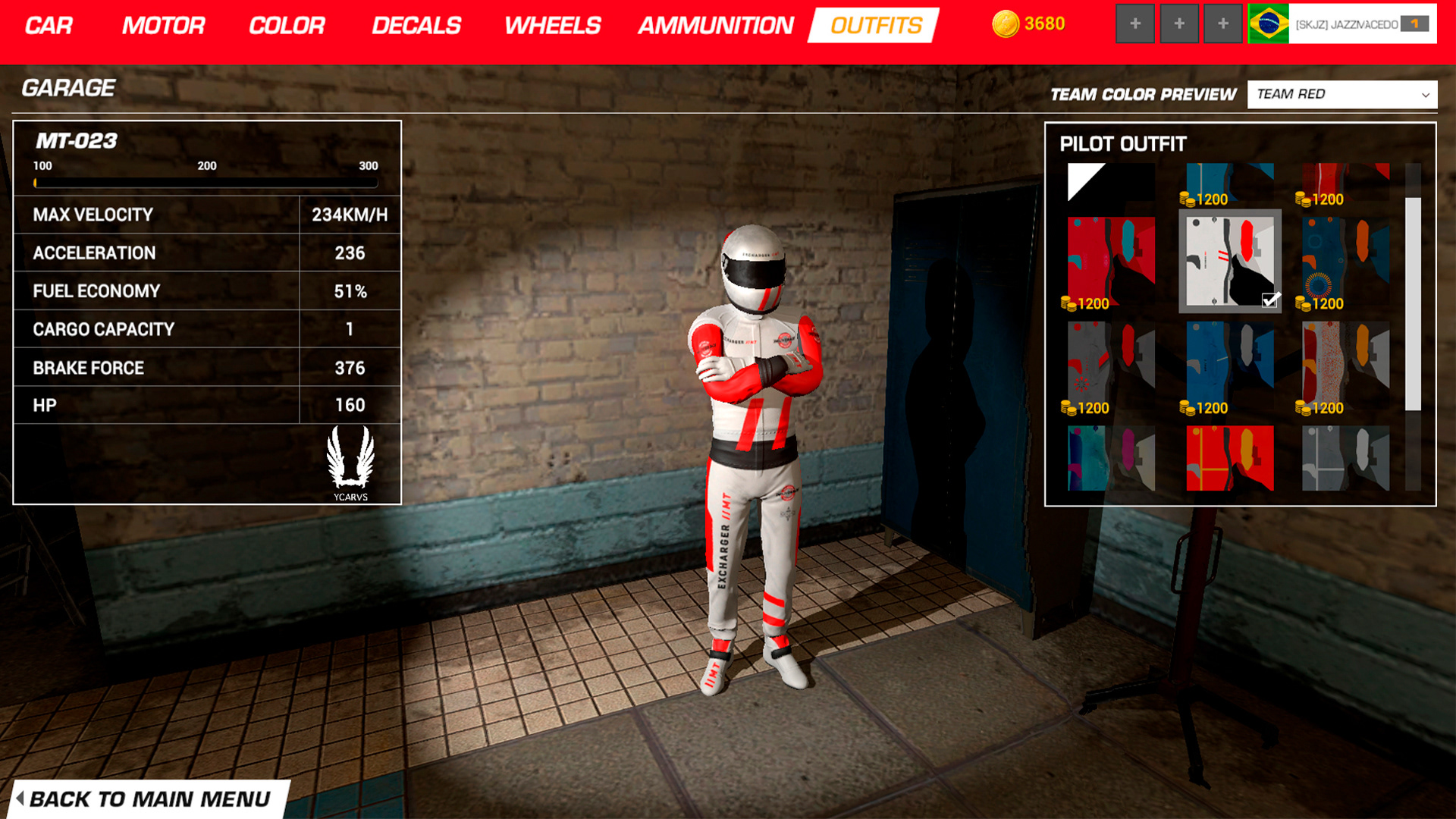Open the JAZZMACEDO player profile
1456x819 pixels.
(x=1346, y=24)
